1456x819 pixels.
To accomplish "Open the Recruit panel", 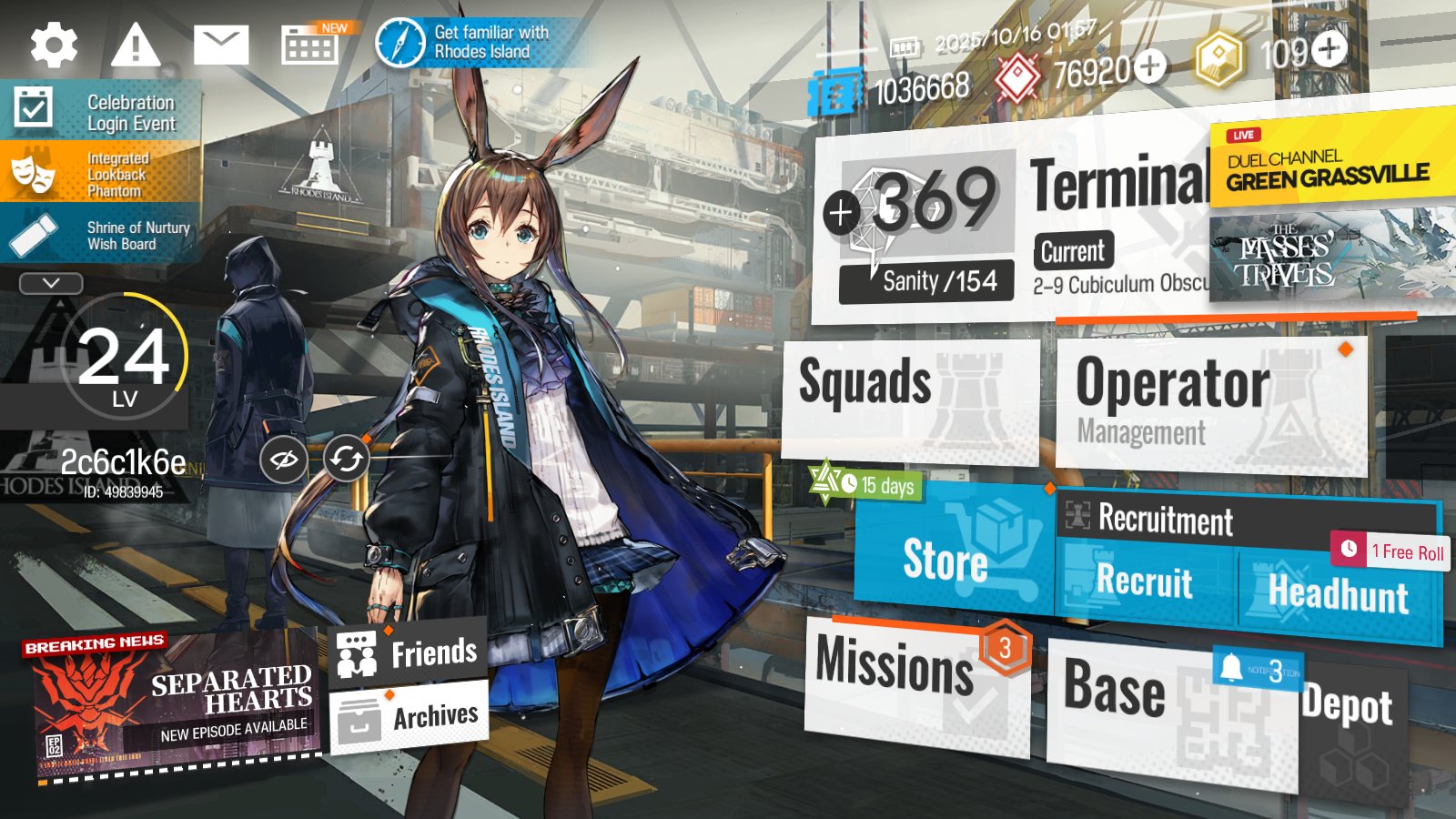I will 1145,581.
